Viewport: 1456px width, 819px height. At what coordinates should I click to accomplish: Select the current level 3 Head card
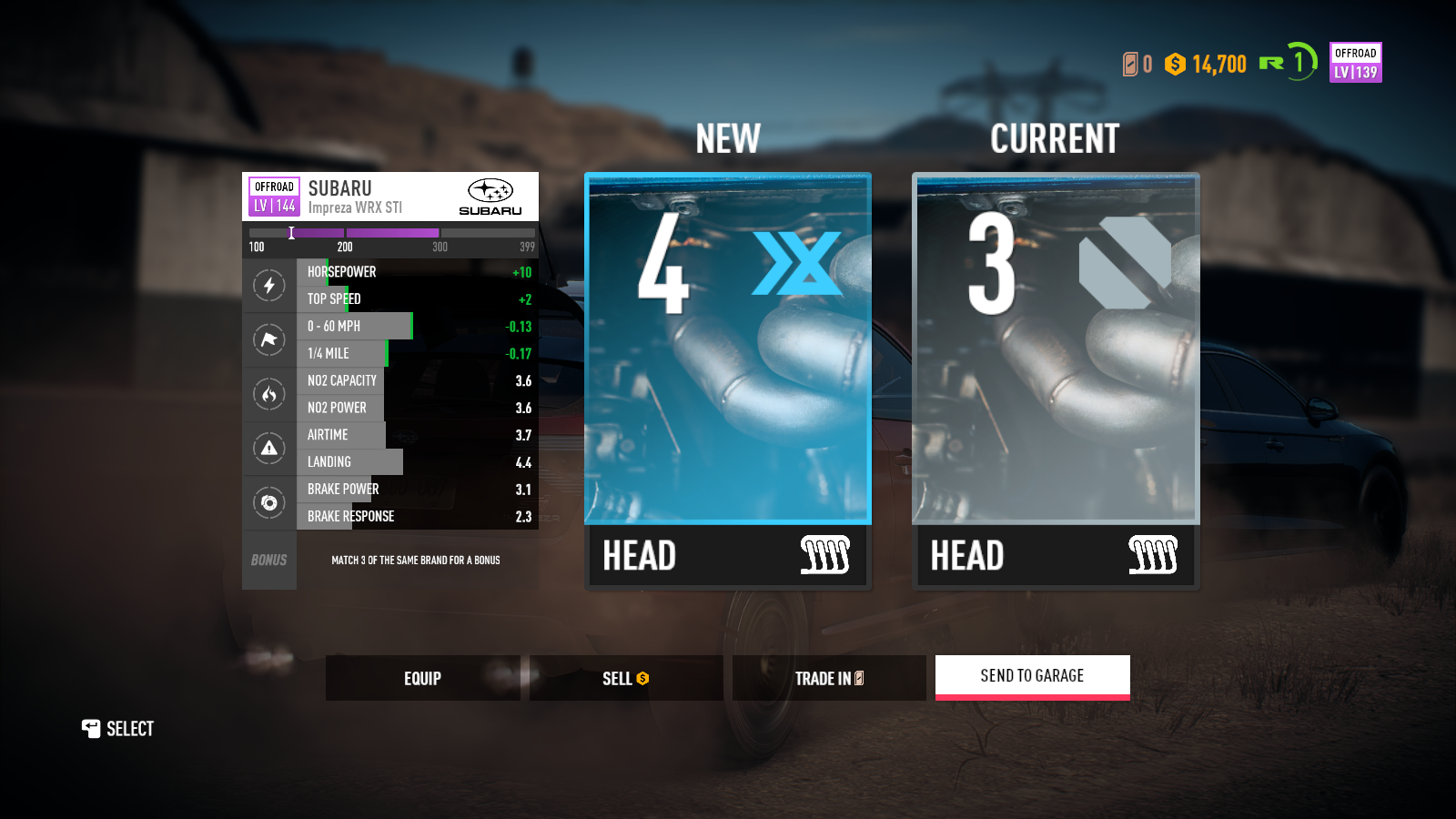(1056, 379)
